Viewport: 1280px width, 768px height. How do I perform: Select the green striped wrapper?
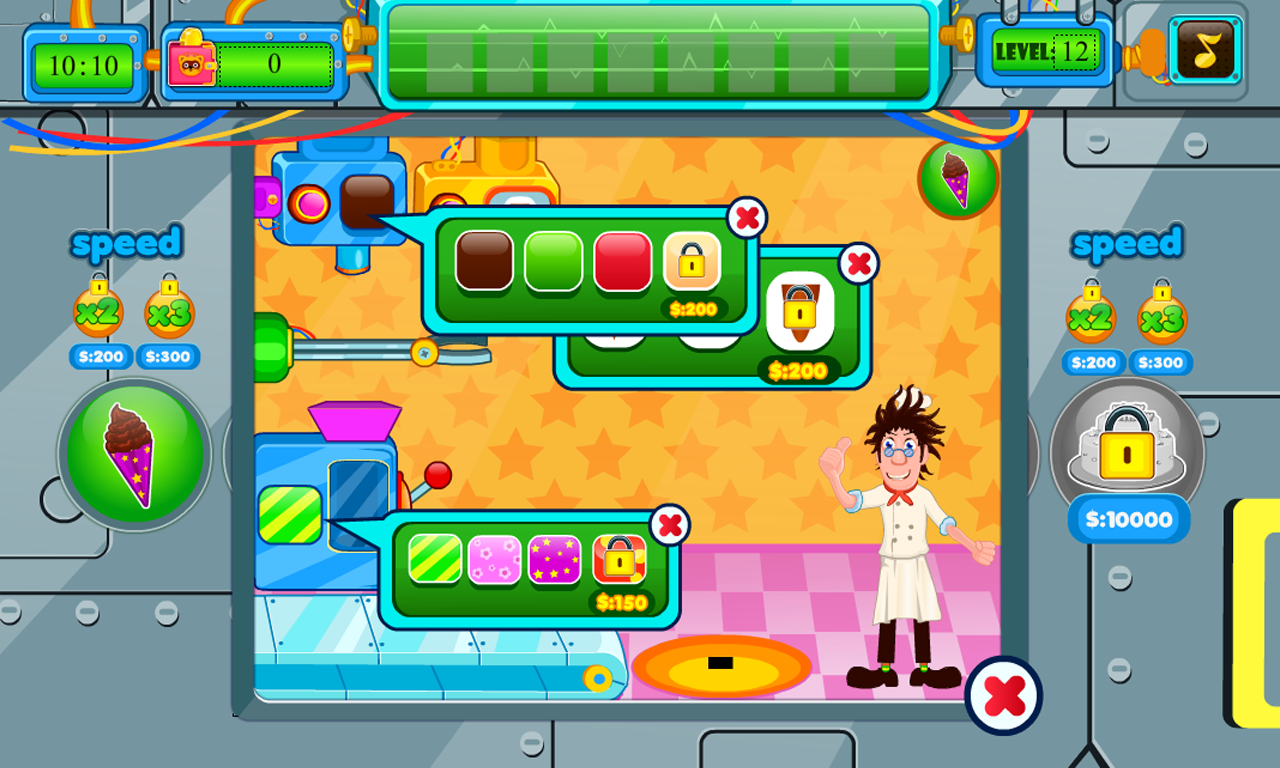pyautogui.click(x=435, y=558)
